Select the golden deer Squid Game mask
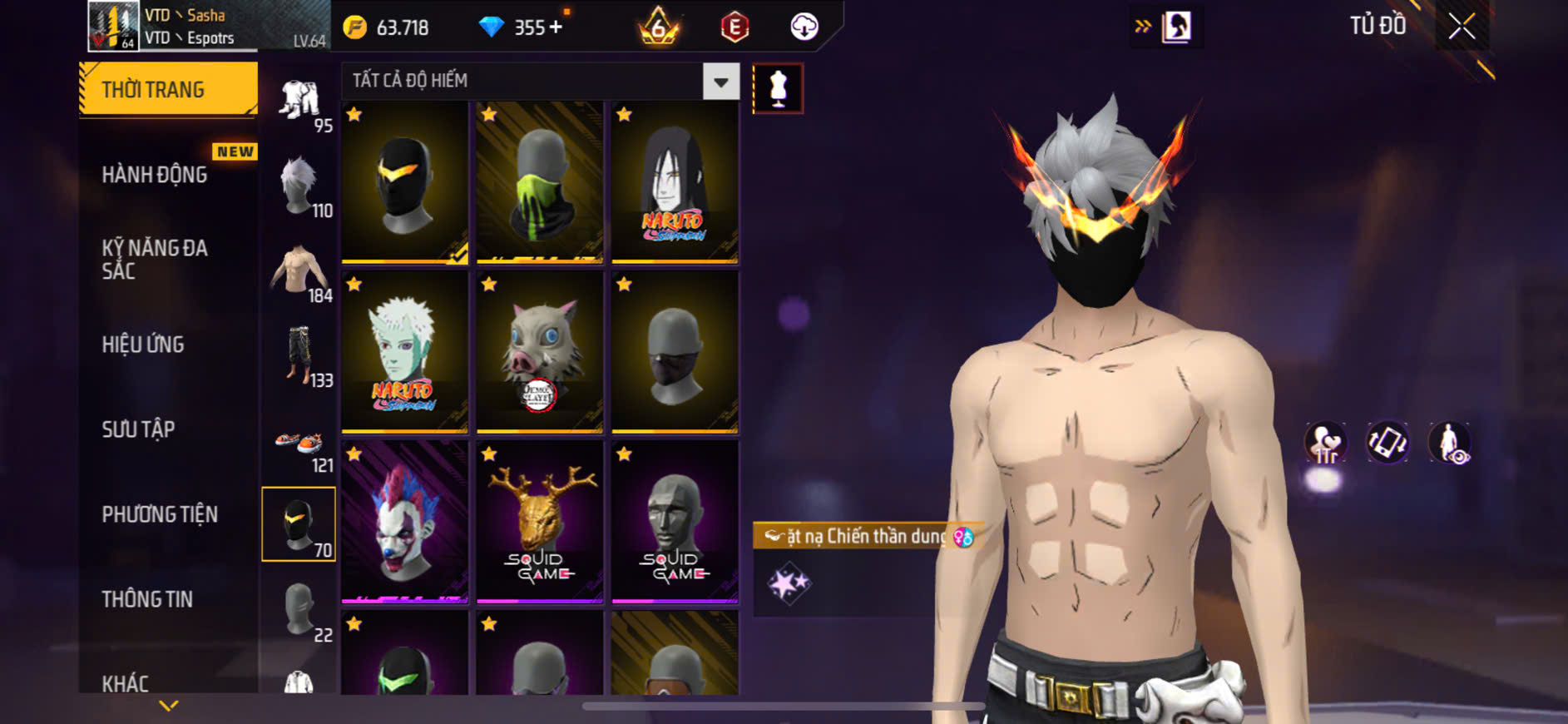Screen dimensions: 1568x724 [x=539, y=521]
